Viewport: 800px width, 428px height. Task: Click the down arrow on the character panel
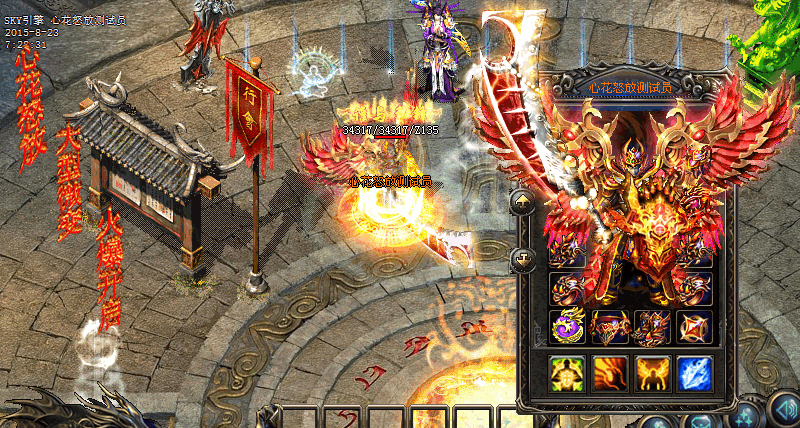[524, 261]
